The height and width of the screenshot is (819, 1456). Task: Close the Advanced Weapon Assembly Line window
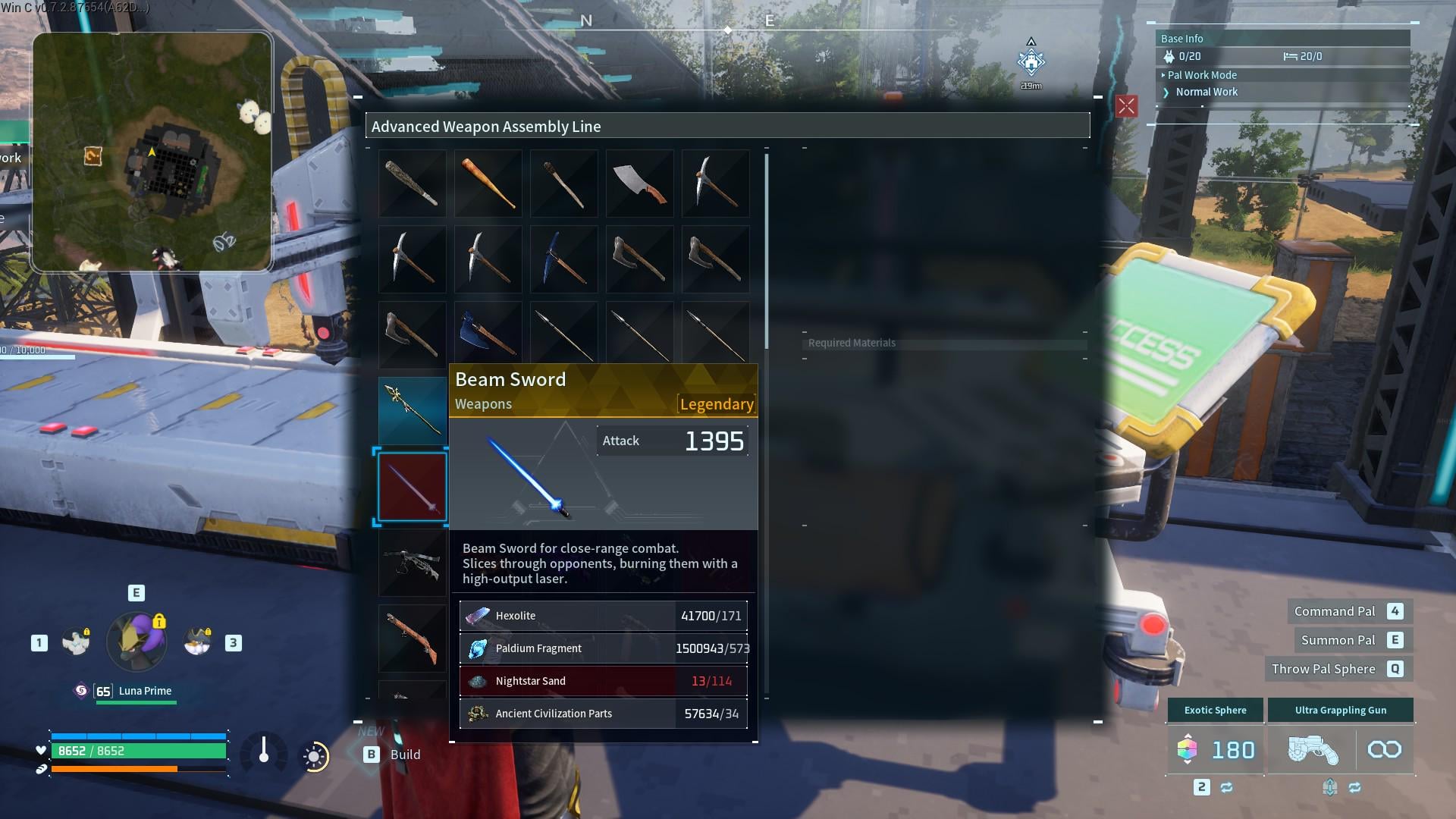click(x=1126, y=106)
